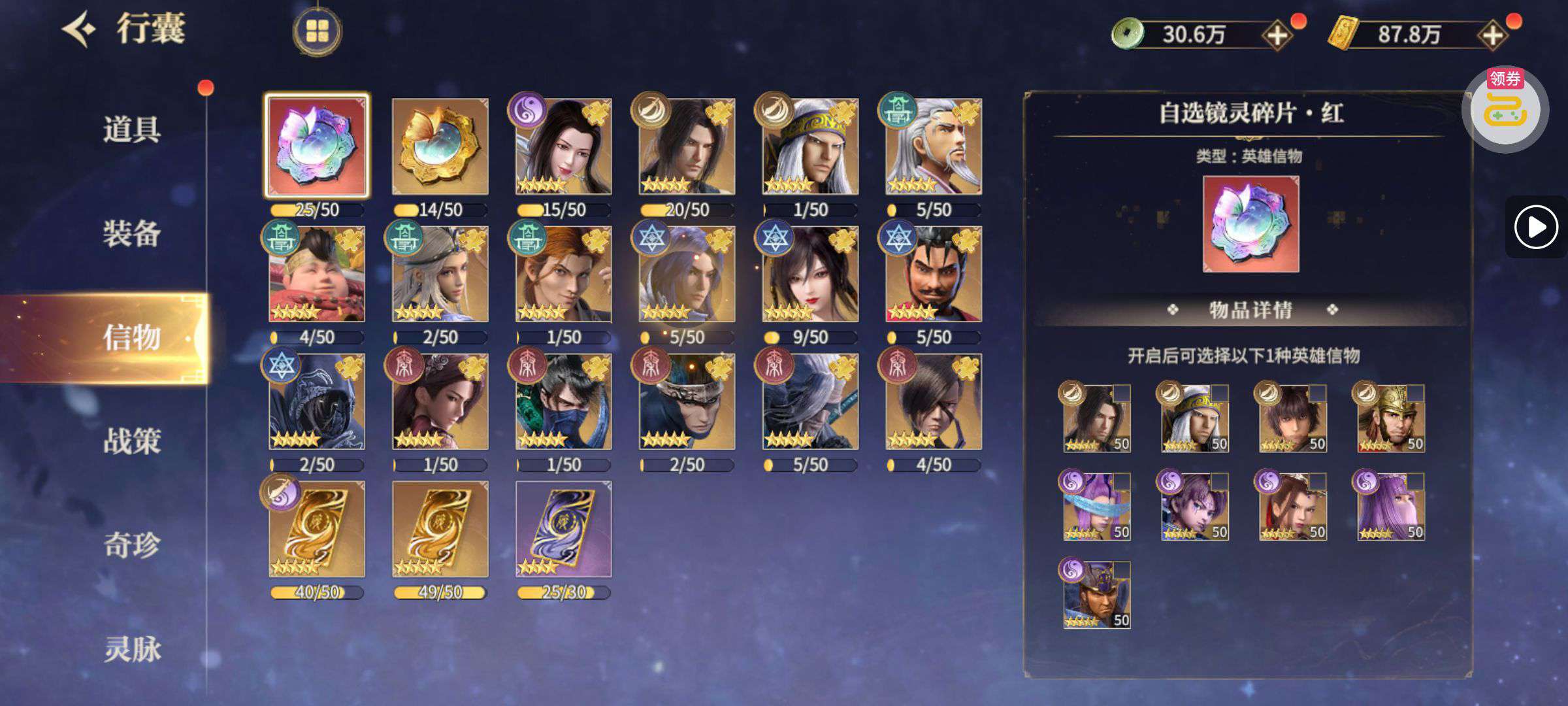1568x706 pixels.
Task: Open the 领券 coupon overlay icon
Action: (x=1505, y=108)
